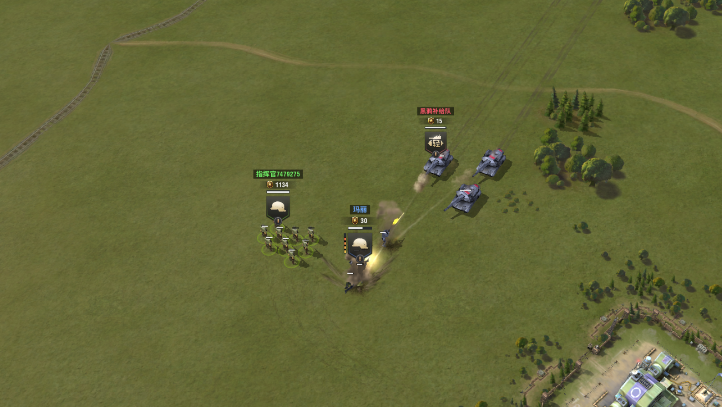
Task: Select the commander 7470275 infantry squad badge
Action: pos(278,207)
